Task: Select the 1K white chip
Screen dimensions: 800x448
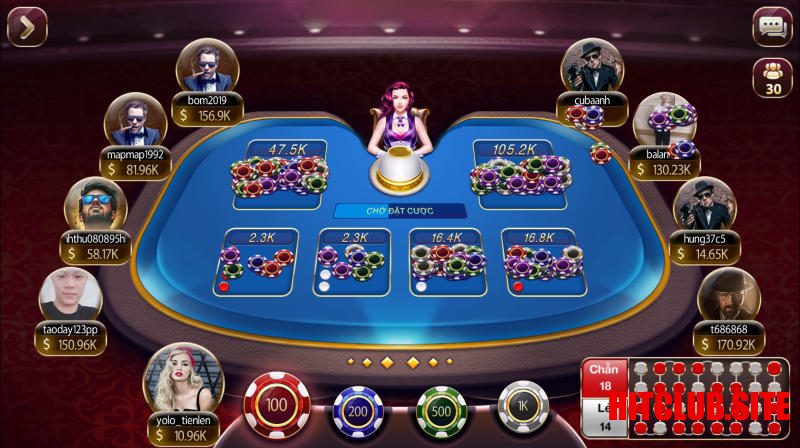Action: click(x=523, y=408)
